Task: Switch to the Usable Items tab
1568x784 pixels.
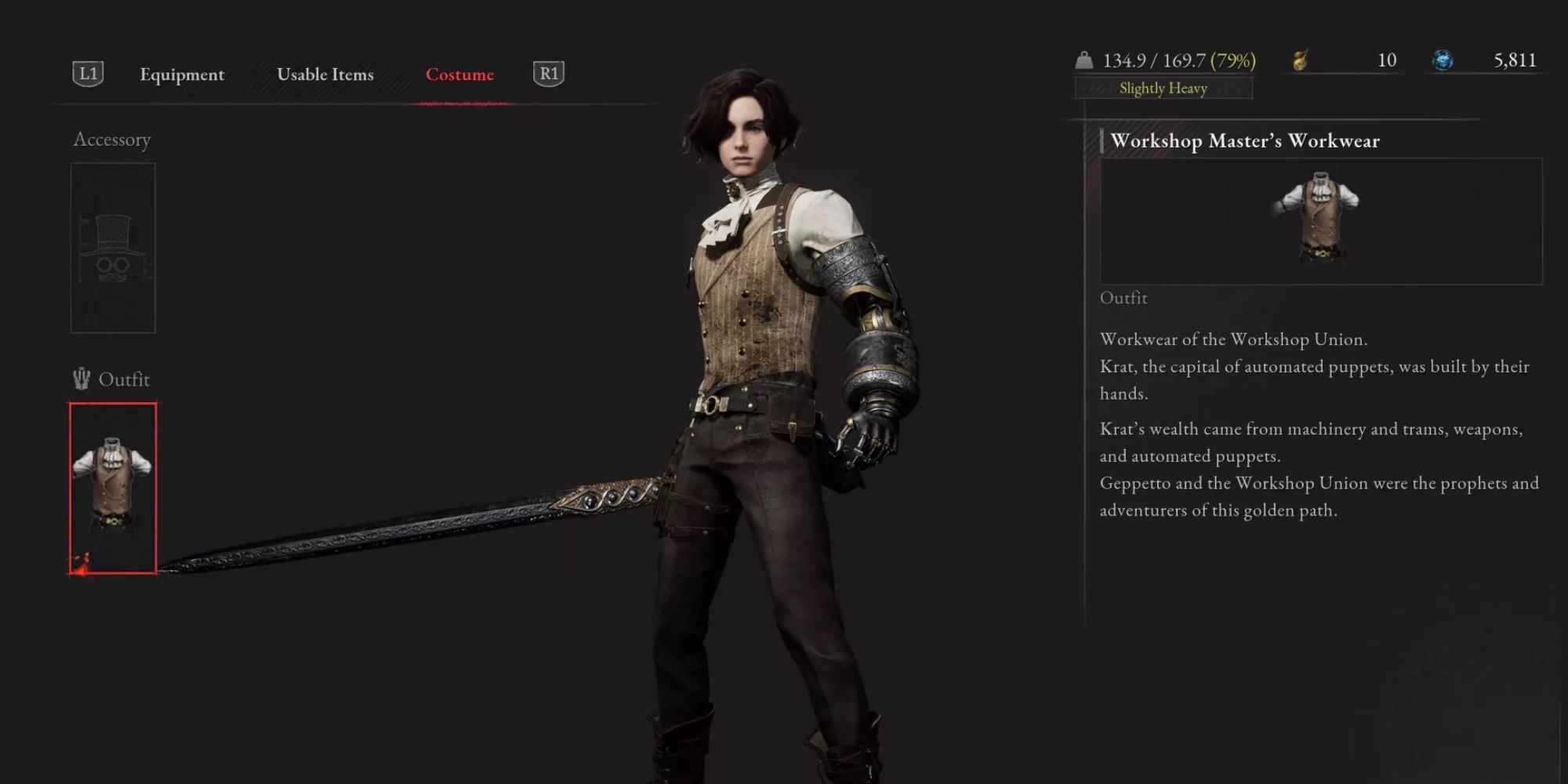Action: pos(326,74)
